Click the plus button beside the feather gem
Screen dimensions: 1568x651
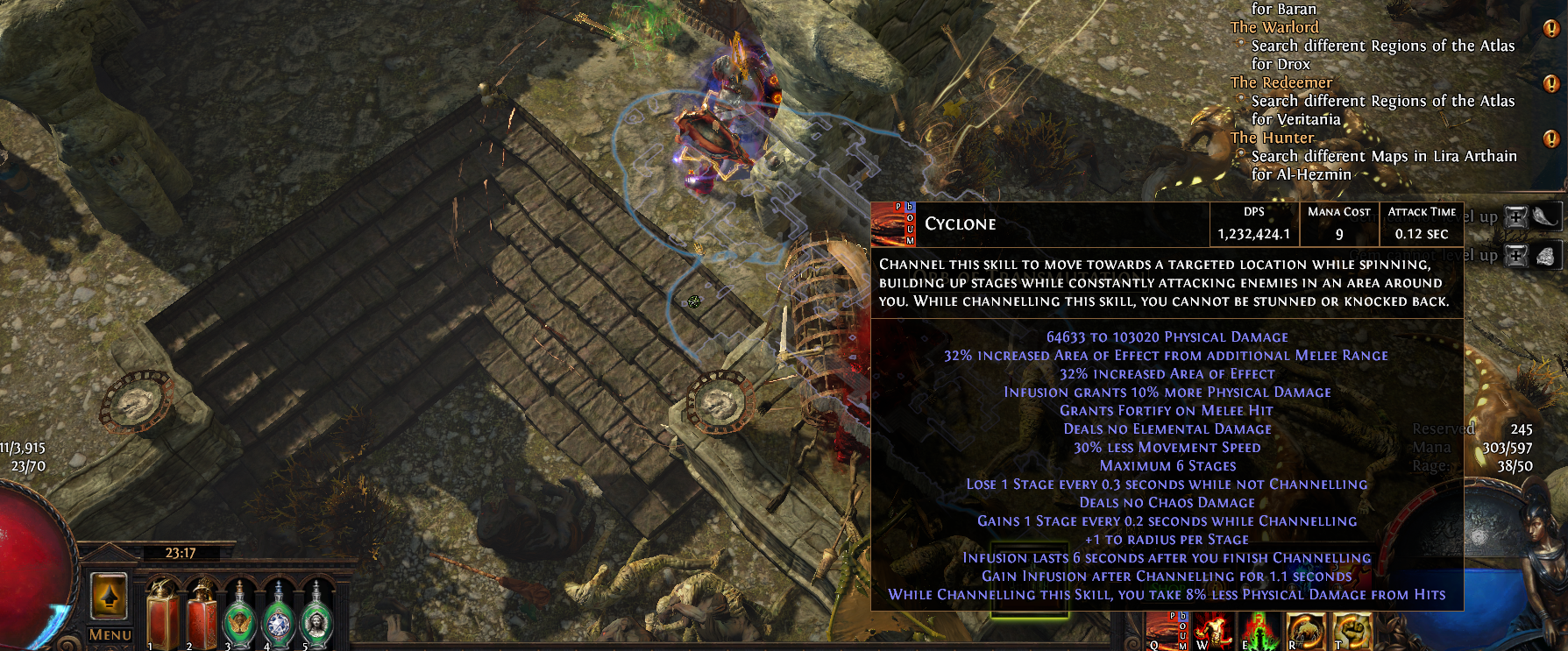[1515, 217]
